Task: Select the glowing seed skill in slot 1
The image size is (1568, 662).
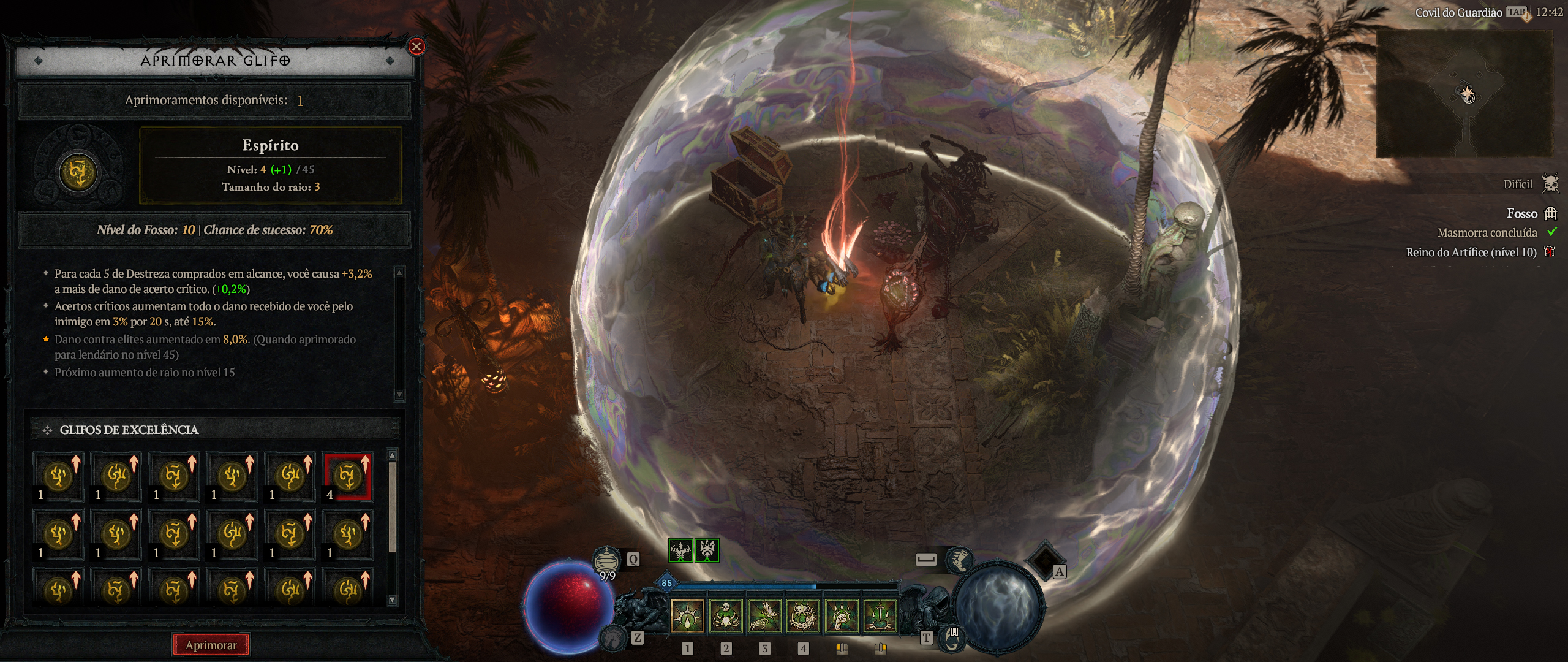Action: tap(687, 615)
